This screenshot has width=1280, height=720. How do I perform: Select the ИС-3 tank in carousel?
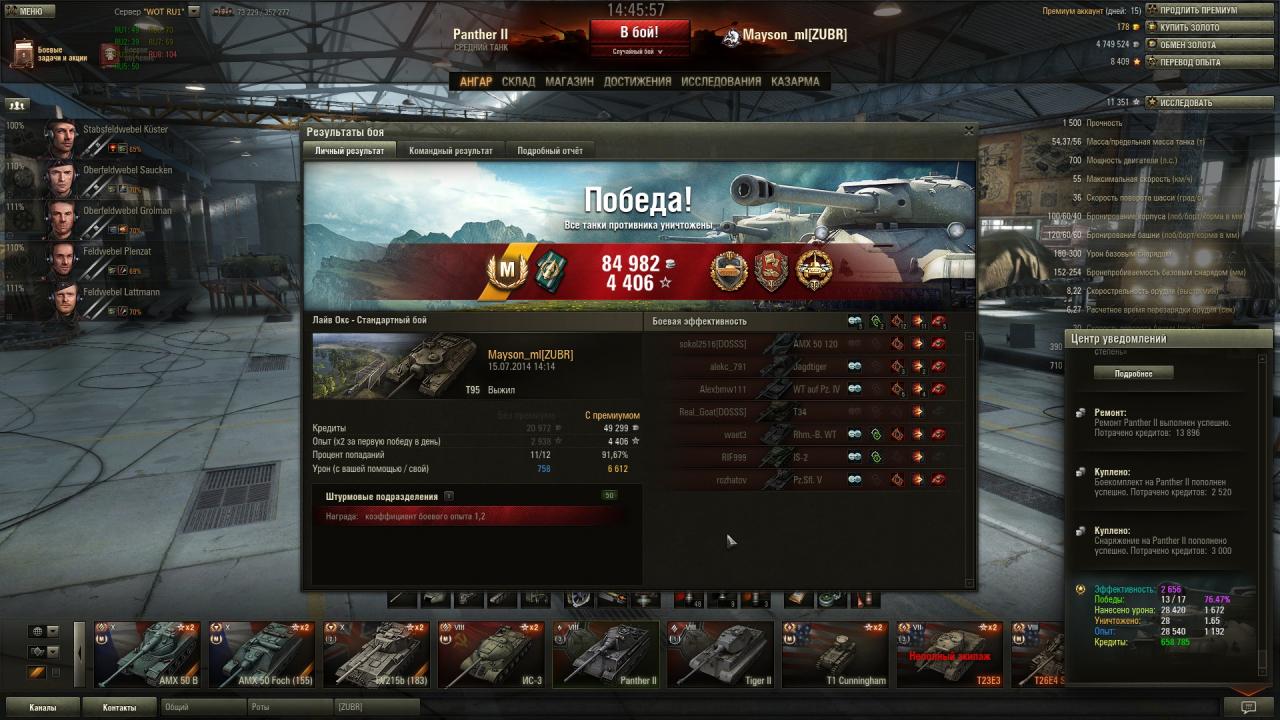click(x=490, y=656)
